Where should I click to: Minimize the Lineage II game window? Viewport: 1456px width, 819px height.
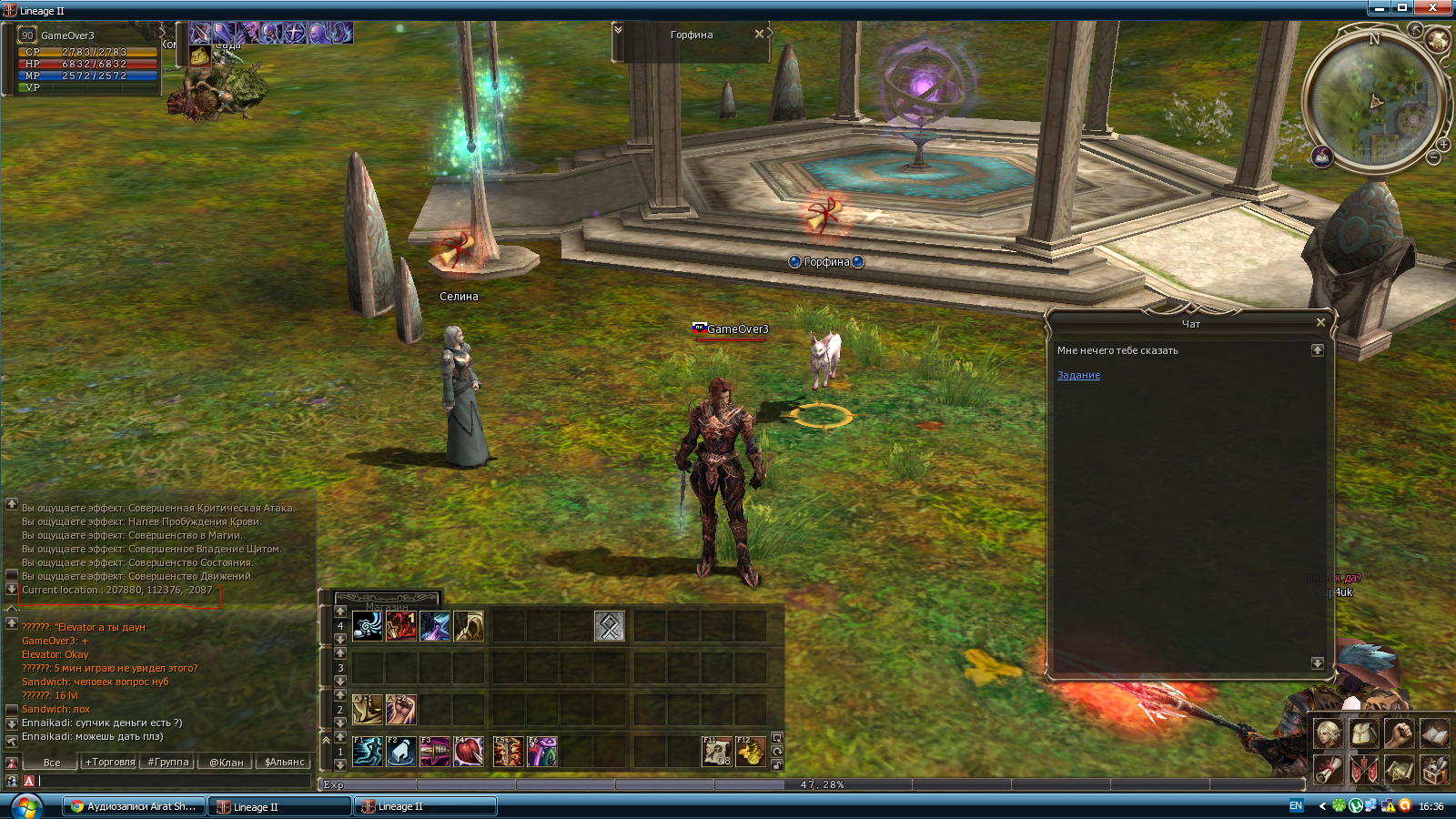(x=1380, y=8)
